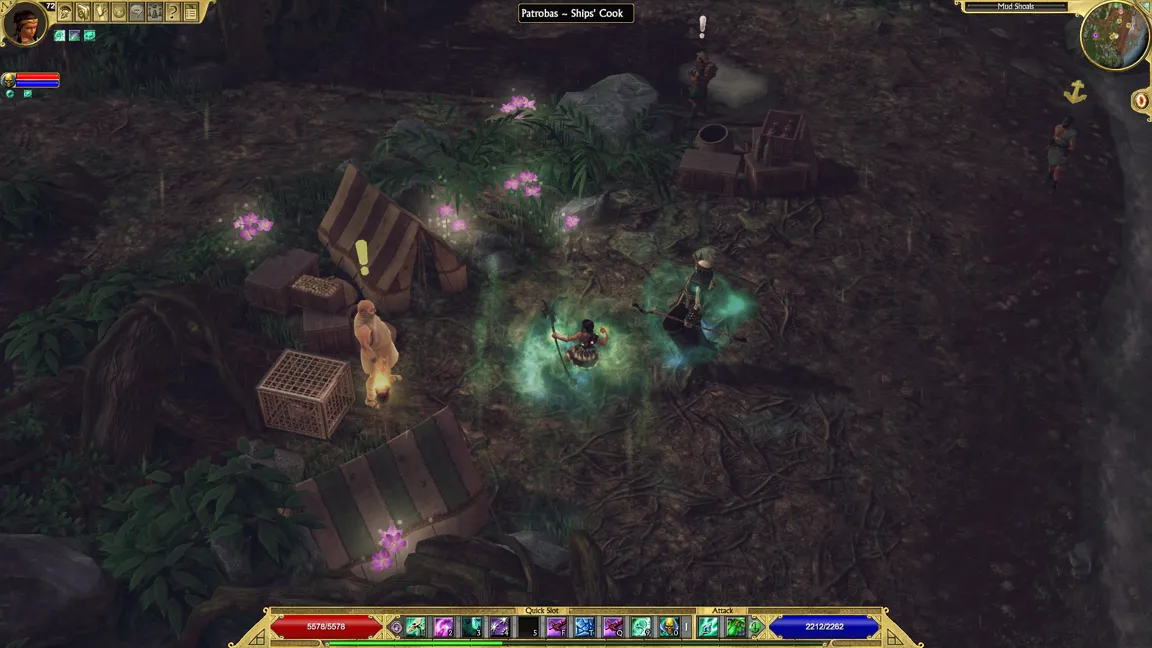This screenshot has width=1152, height=648.
Task: Use the golden skull skill in slot 0
Action: click(x=668, y=627)
